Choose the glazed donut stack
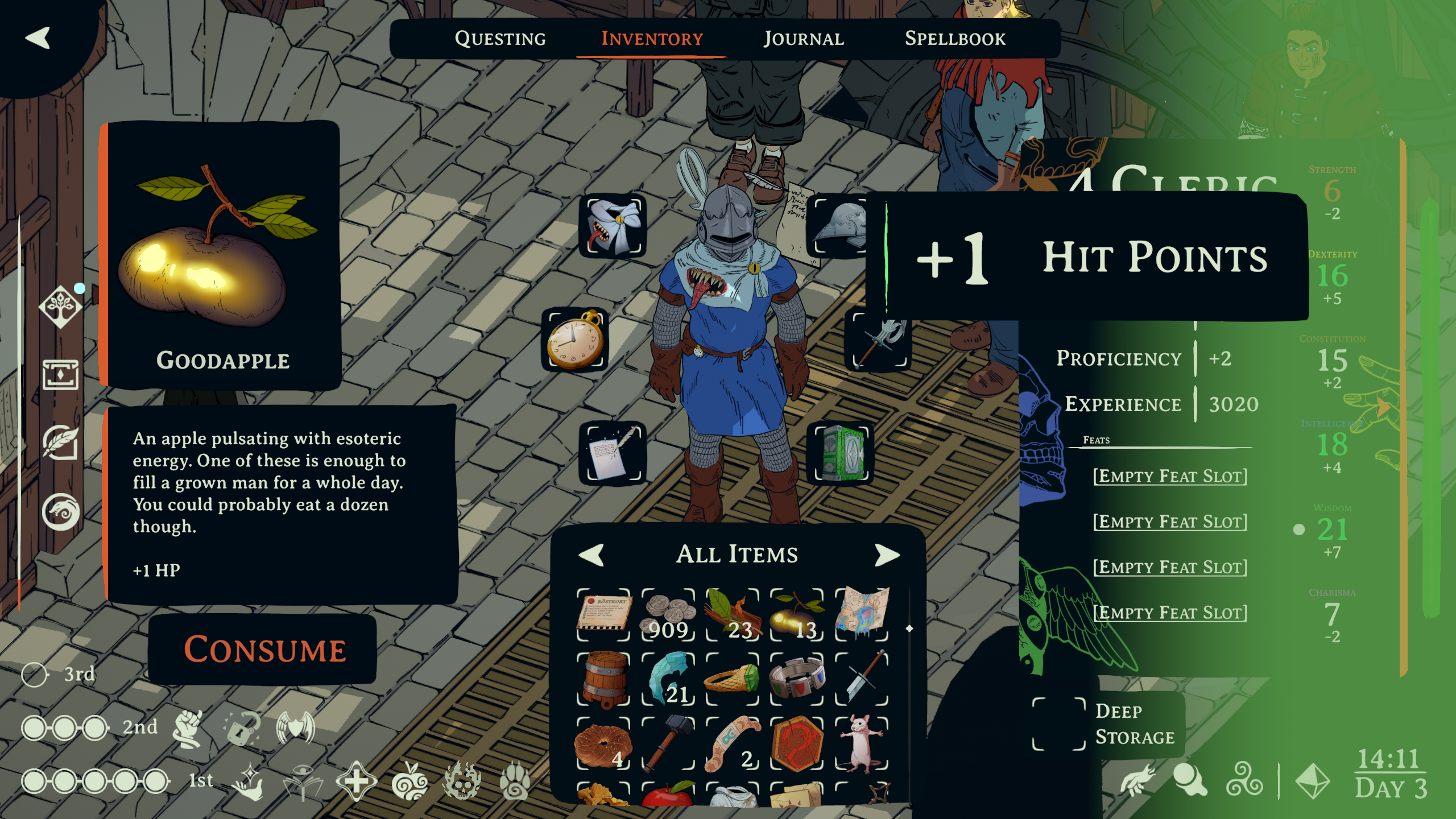1456x819 pixels. pyautogui.click(x=604, y=743)
